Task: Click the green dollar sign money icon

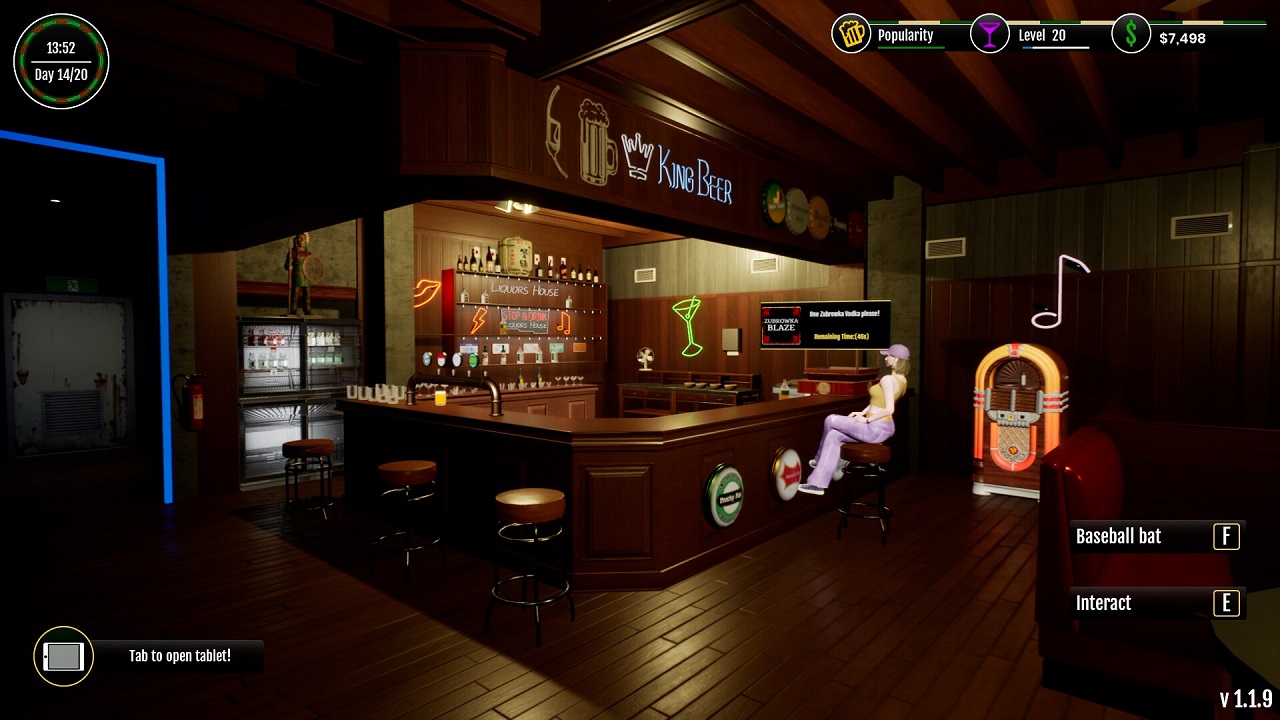Action: 1131,34
